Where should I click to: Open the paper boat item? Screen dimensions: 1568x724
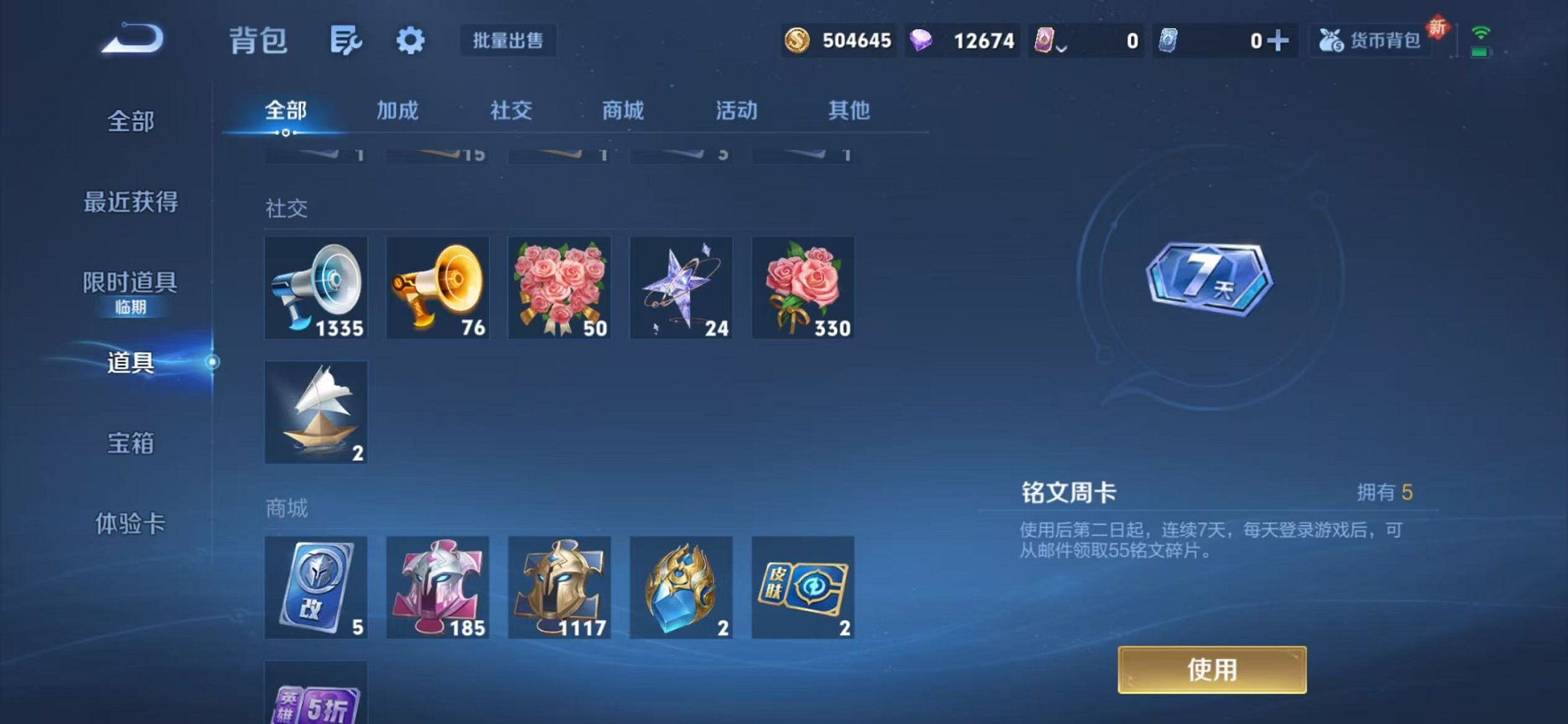point(316,412)
